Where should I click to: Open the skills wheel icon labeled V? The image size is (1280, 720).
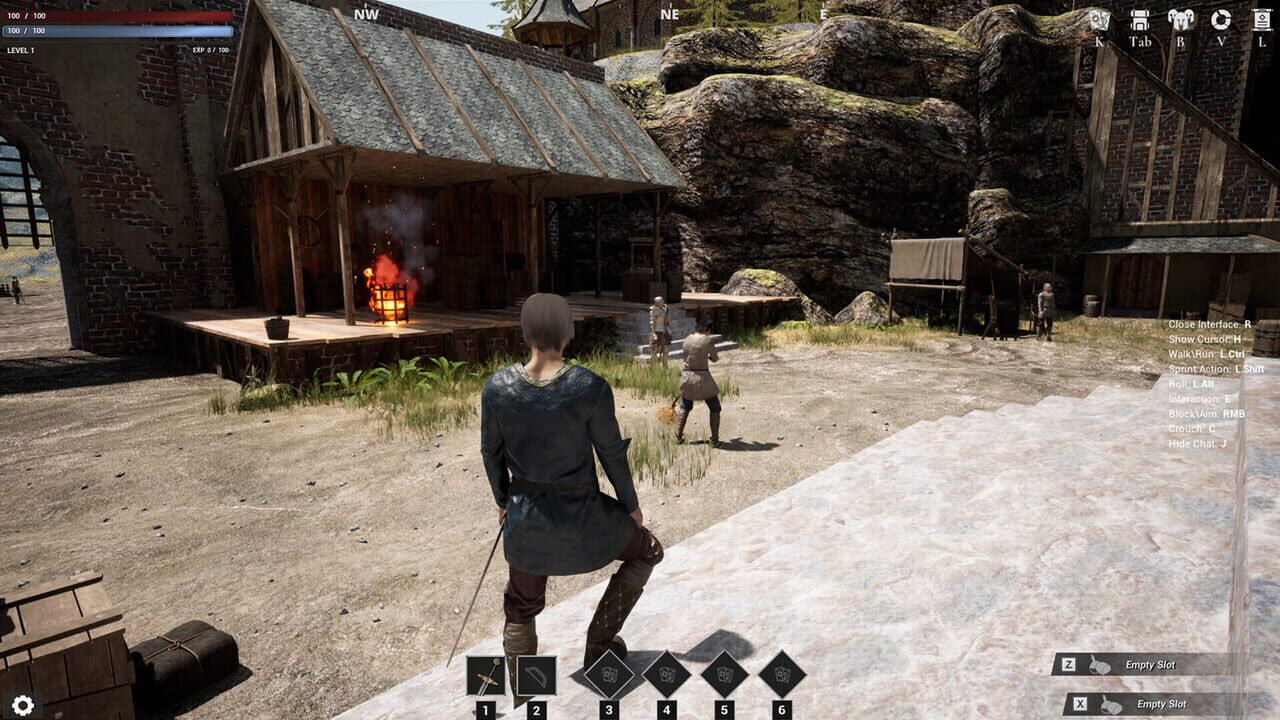click(1220, 20)
